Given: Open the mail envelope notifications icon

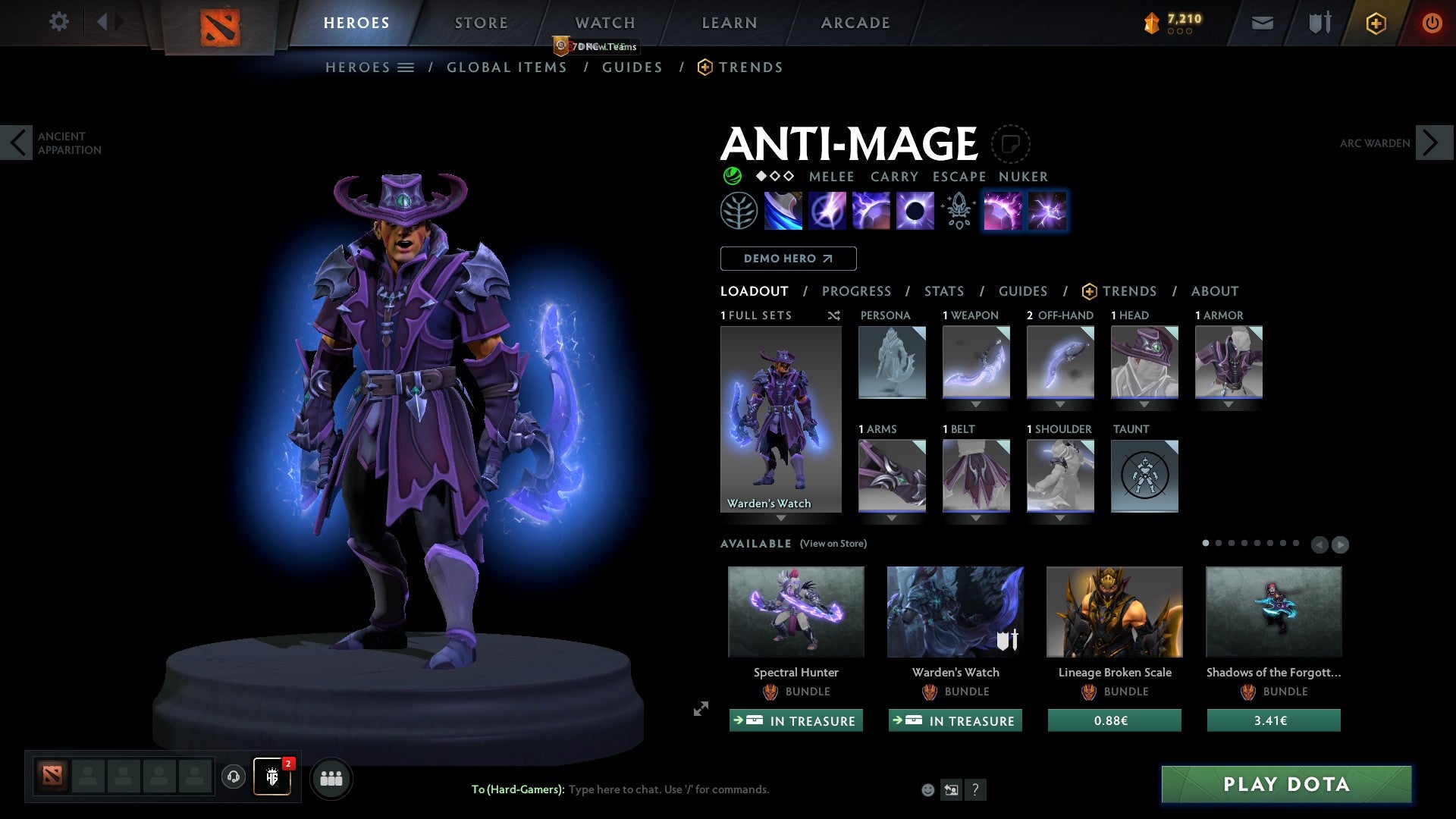Looking at the screenshot, I should coord(1262,23).
